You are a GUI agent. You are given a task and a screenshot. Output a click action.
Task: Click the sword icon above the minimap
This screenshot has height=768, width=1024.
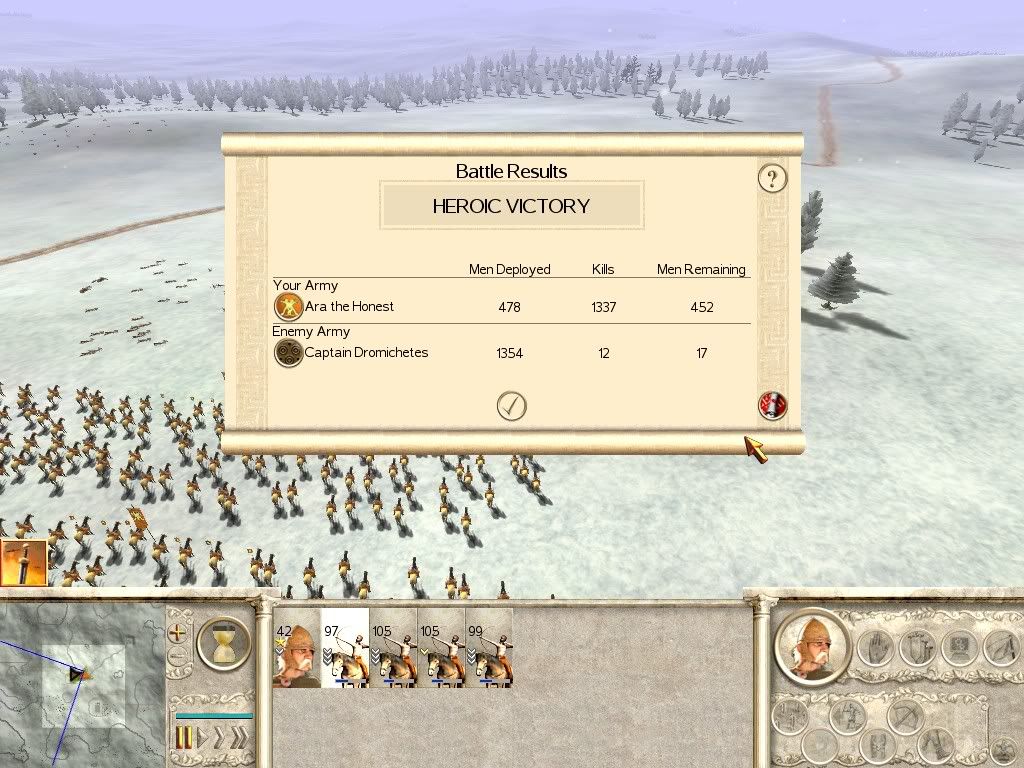click(x=23, y=563)
